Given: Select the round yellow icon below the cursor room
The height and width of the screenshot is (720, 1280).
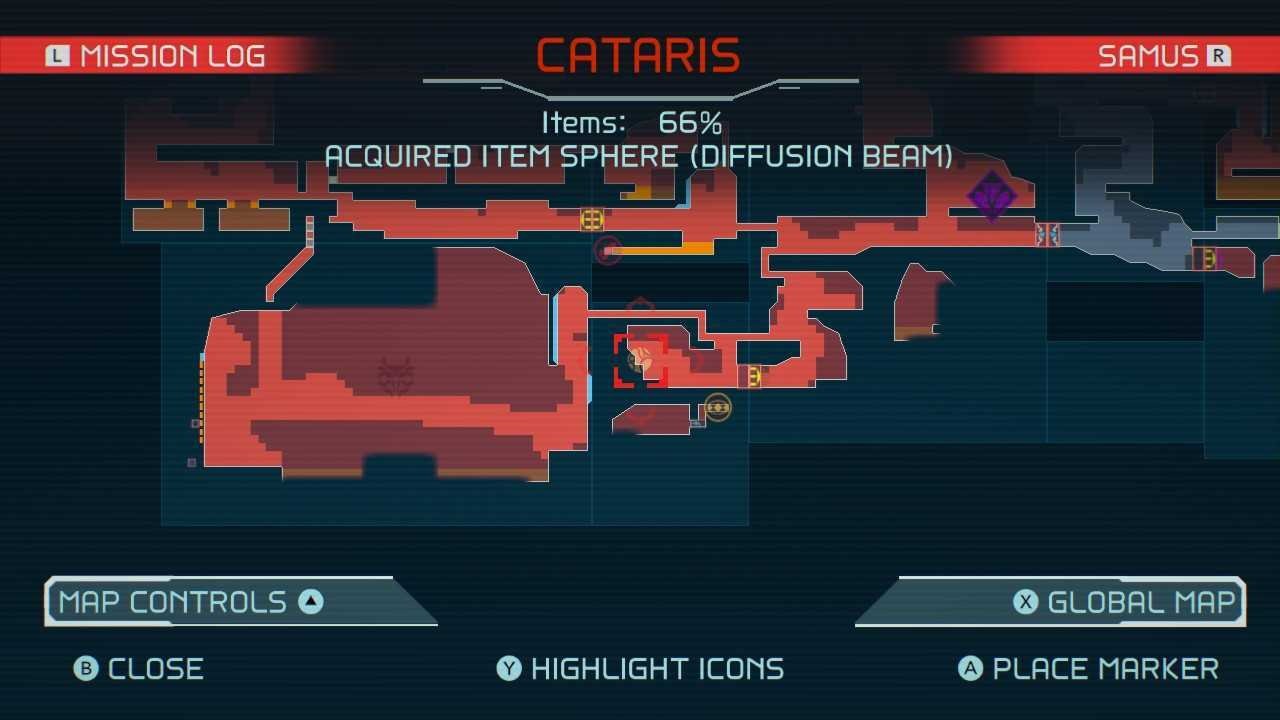Looking at the screenshot, I should (x=717, y=407).
